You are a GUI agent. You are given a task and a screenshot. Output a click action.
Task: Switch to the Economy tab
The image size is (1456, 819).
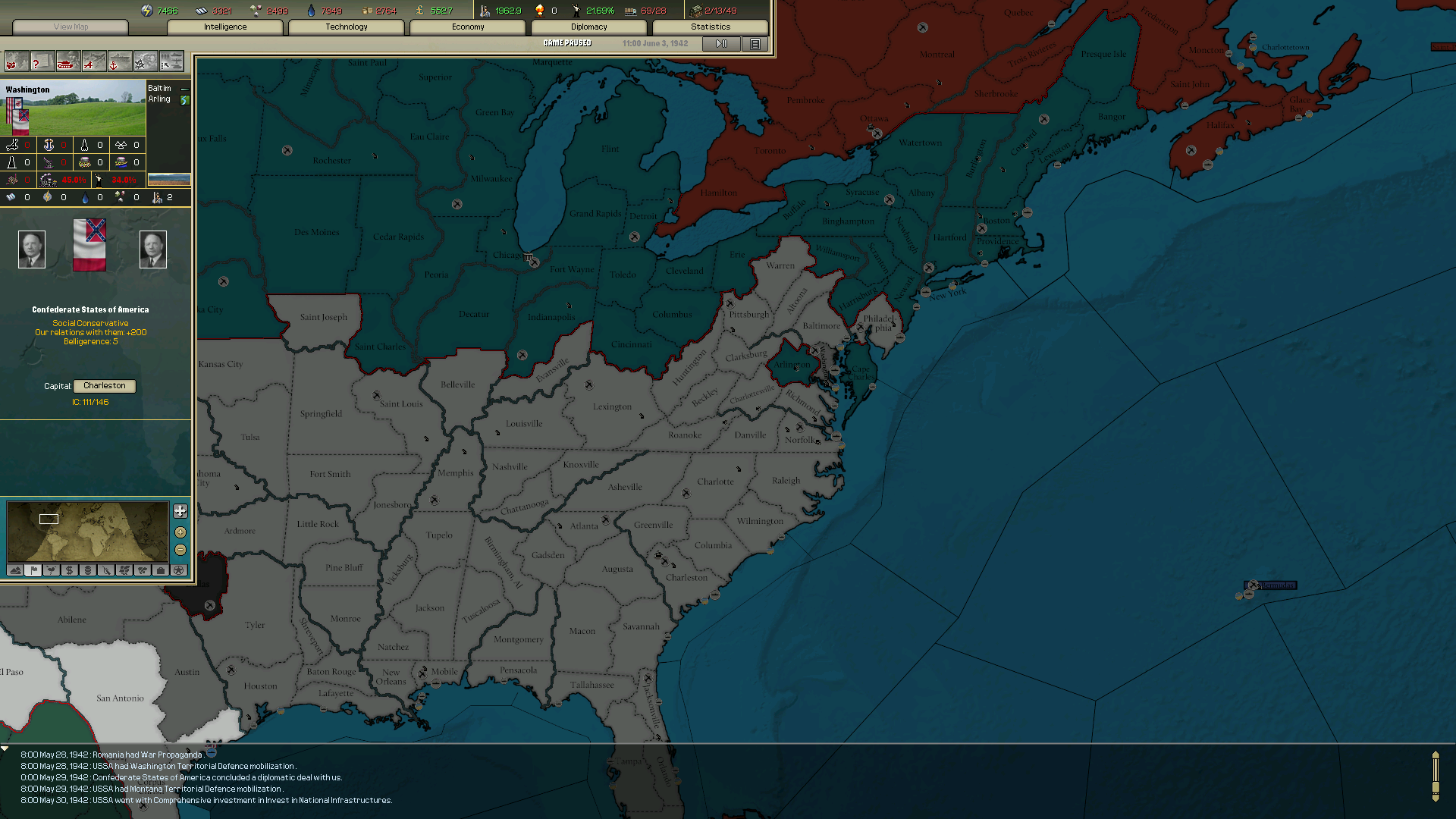pos(468,27)
